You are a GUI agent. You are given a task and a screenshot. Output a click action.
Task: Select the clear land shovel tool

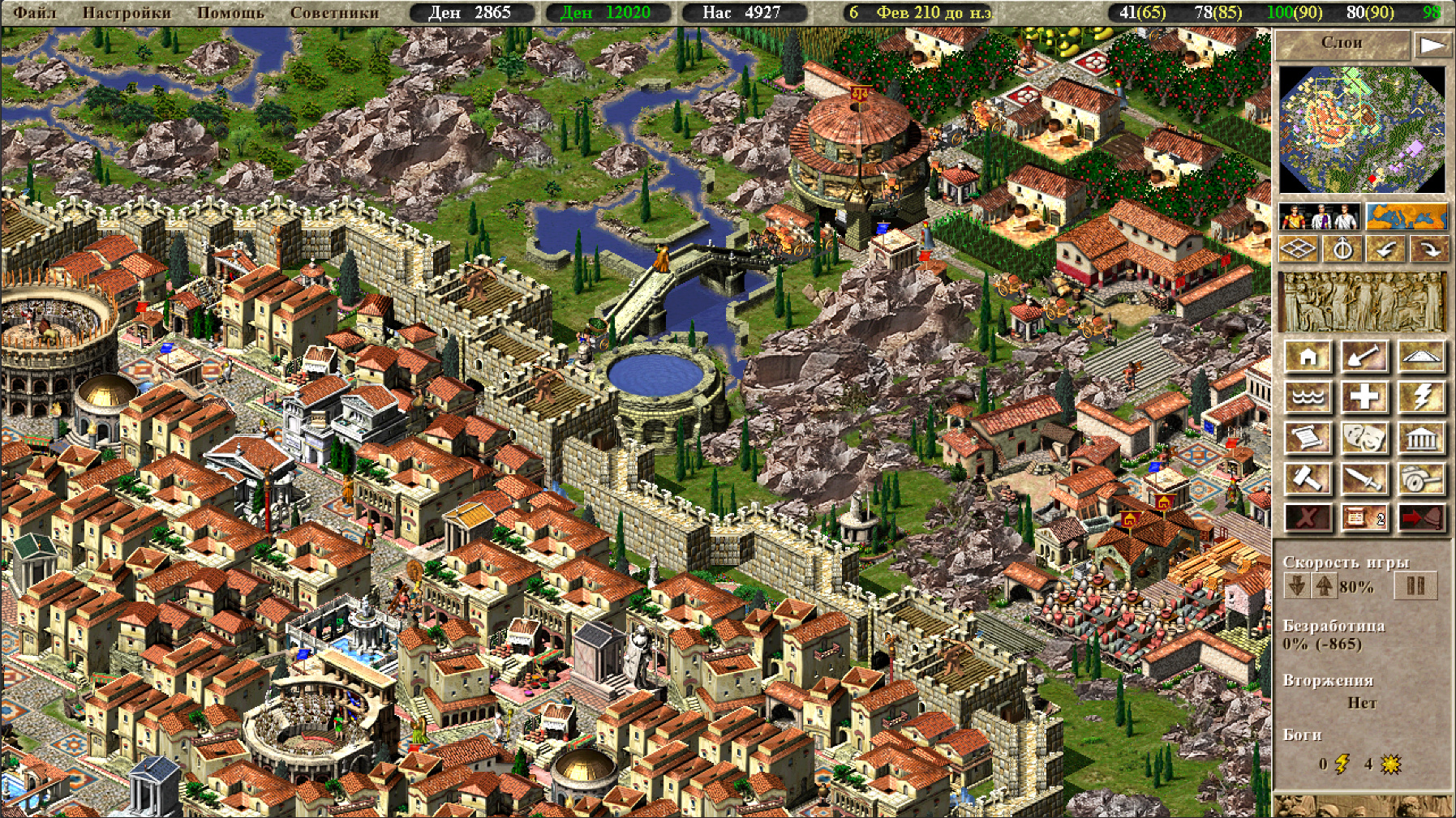coord(1366,357)
